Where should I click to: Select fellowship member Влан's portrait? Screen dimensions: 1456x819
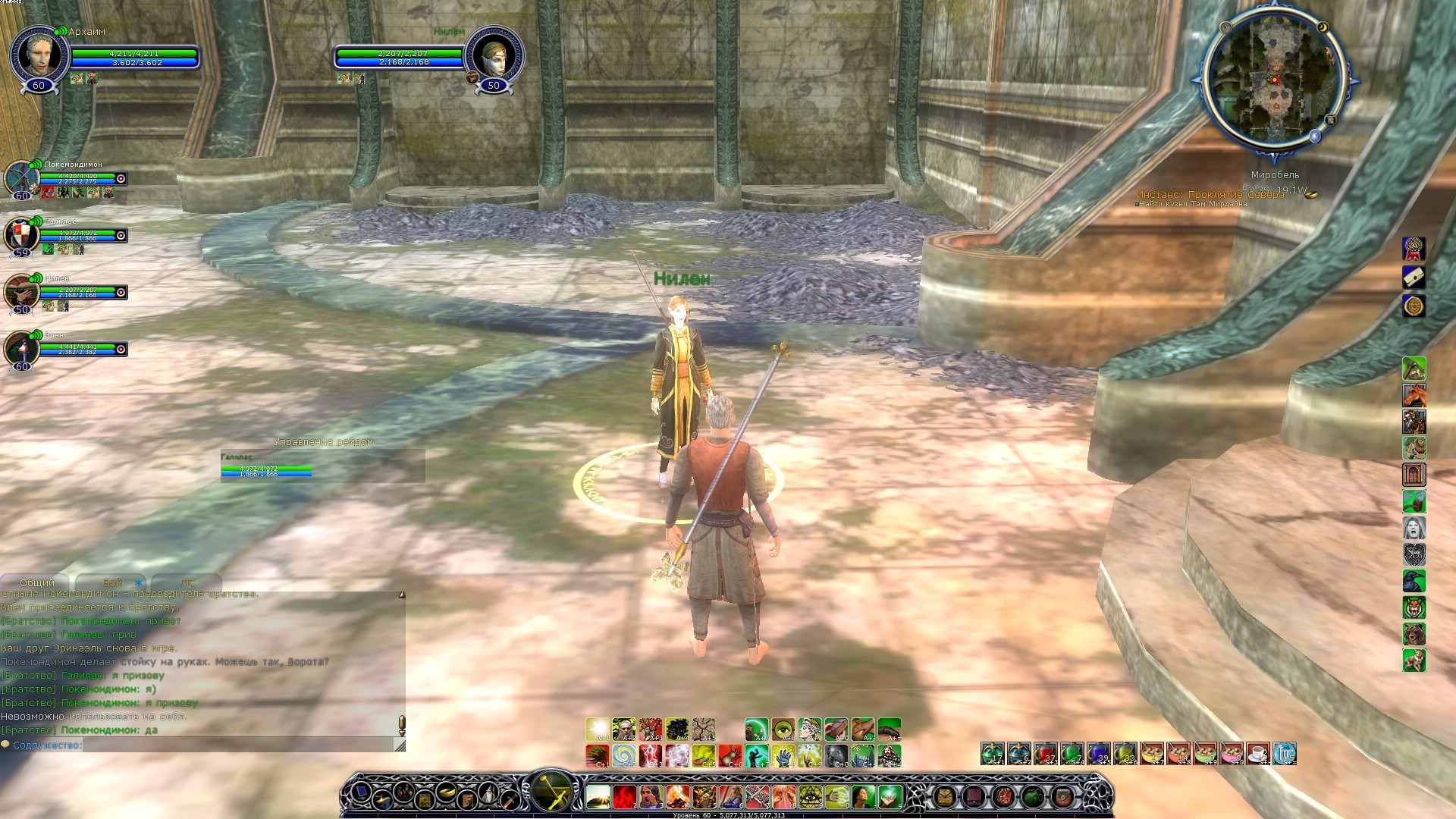pyautogui.click(x=21, y=348)
